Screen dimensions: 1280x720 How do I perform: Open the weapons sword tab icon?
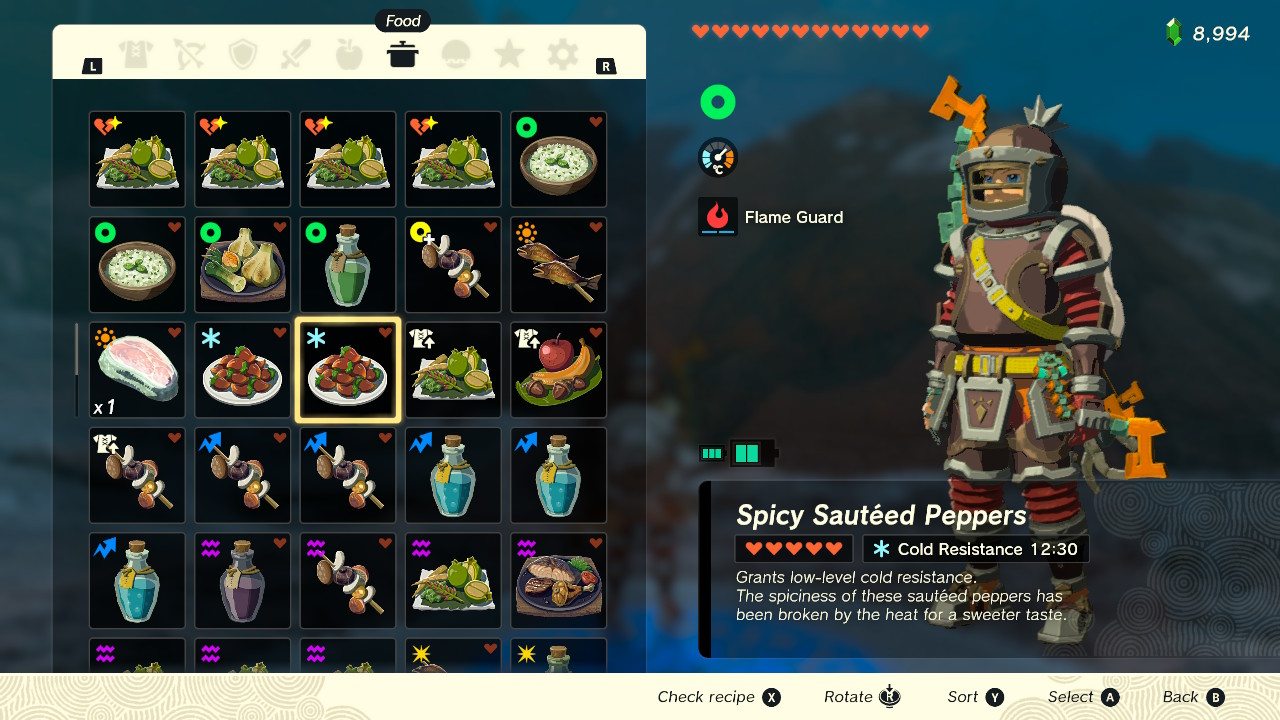click(296, 55)
